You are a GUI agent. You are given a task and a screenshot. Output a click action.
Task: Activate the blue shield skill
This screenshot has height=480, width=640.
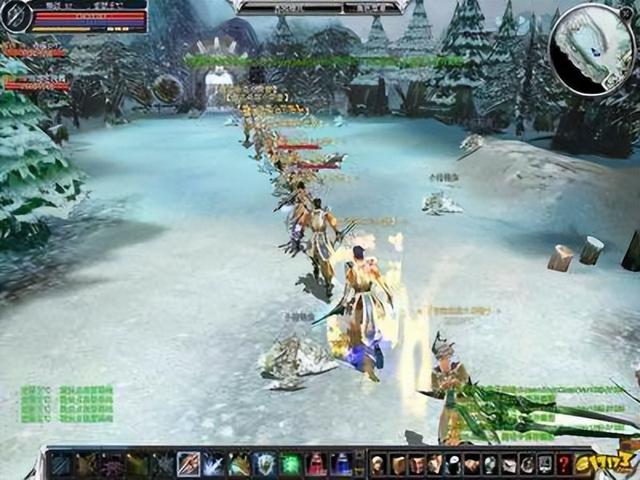point(264,464)
